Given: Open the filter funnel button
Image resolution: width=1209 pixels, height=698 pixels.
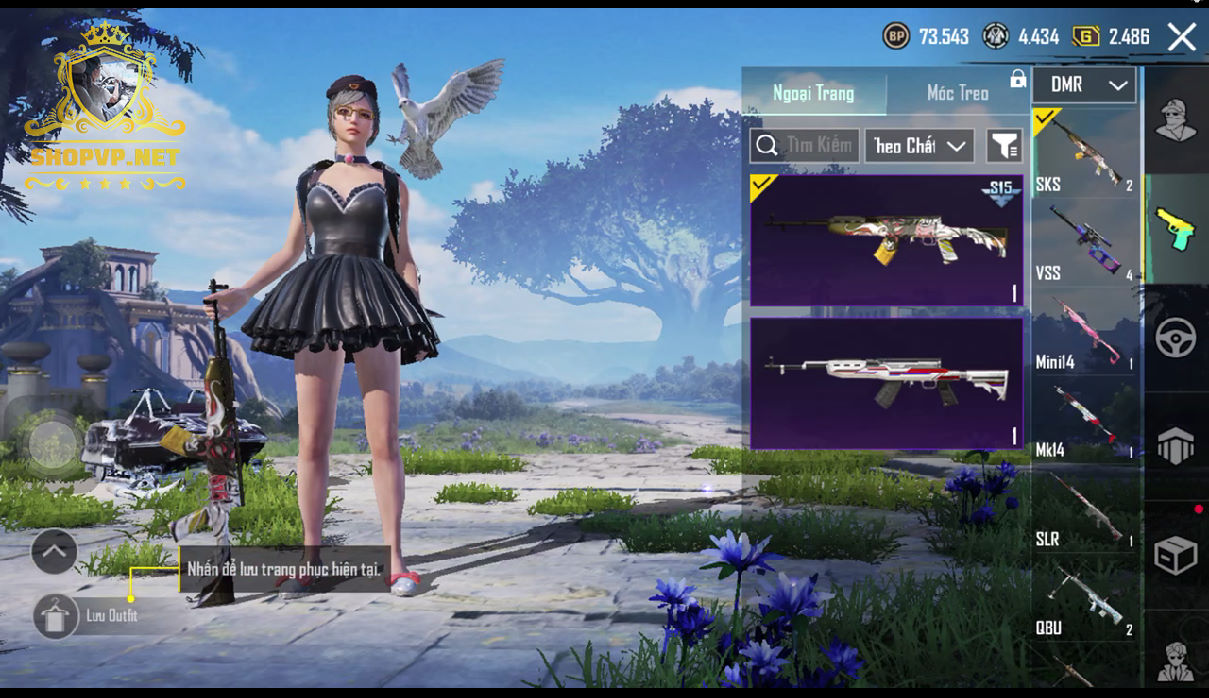Looking at the screenshot, I should [1003, 146].
